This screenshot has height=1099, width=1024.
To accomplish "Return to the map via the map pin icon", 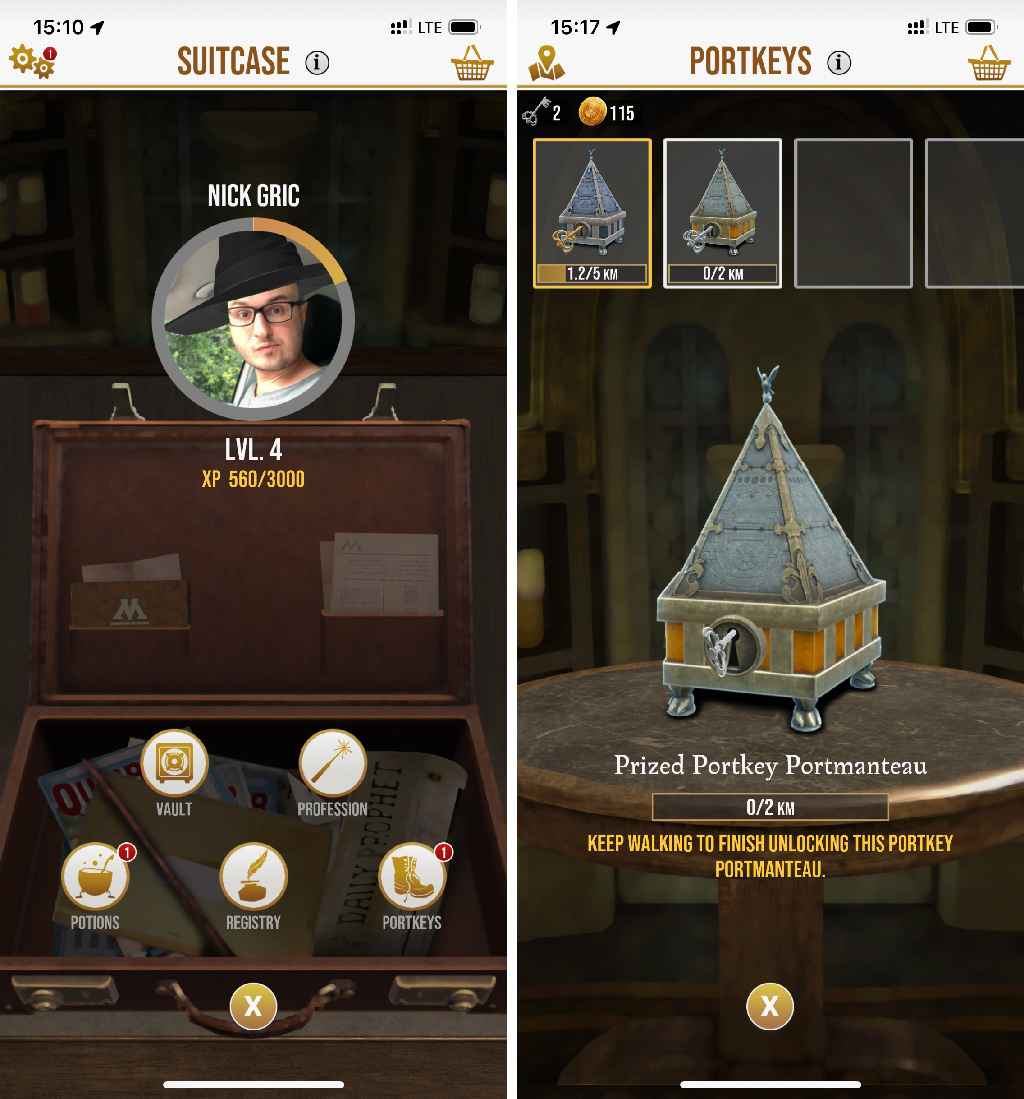I will click(x=547, y=63).
